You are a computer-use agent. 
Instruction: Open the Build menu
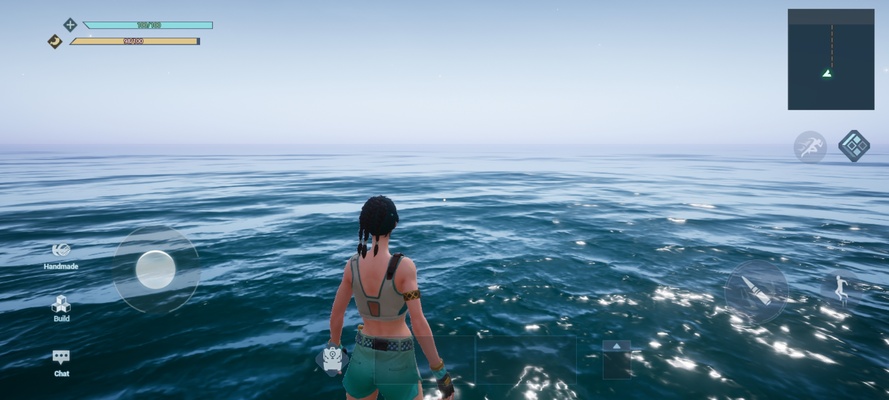coord(61,304)
